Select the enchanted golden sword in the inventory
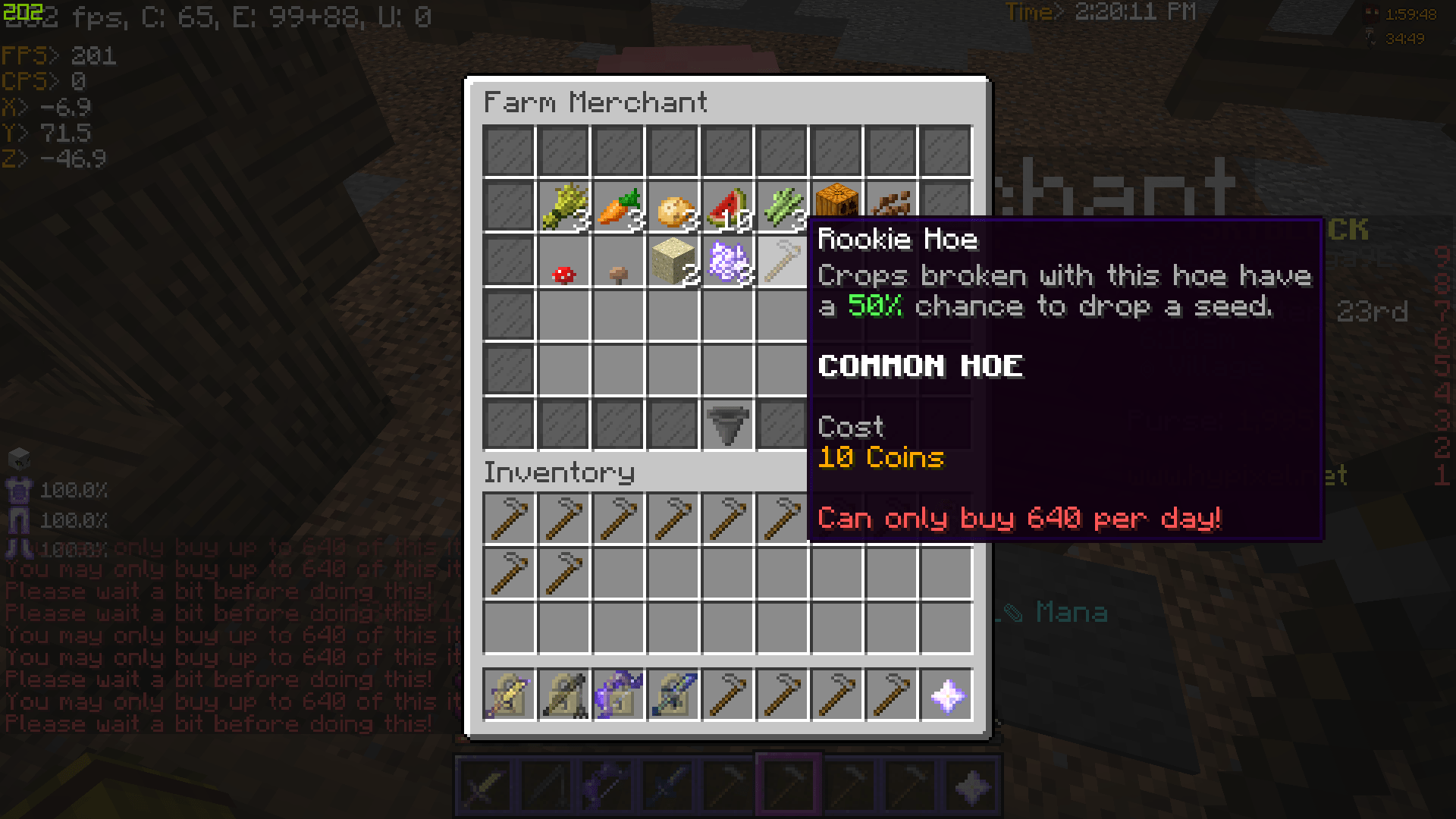This screenshot has width=1456, height=819. pos(510,696)
